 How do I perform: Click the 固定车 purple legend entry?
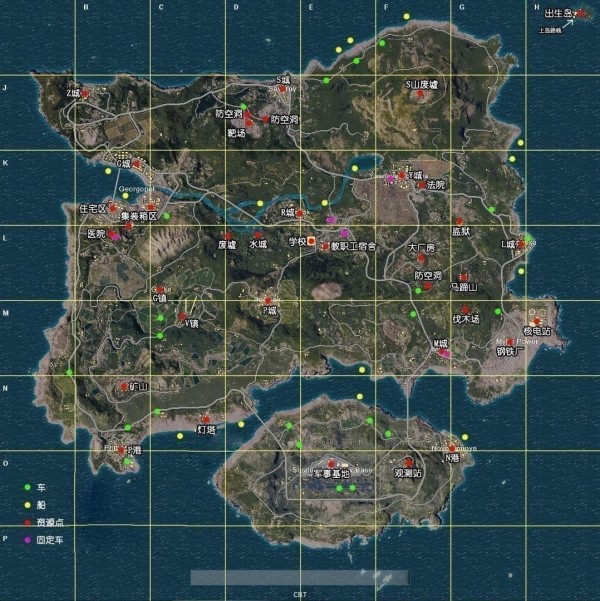point(28,540)
